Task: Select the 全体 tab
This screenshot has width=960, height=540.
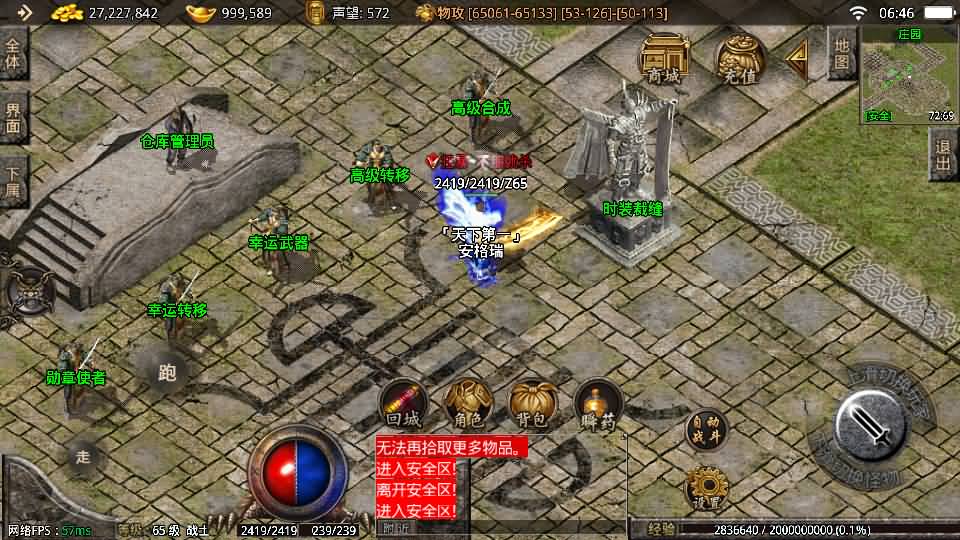Action: 13,53
